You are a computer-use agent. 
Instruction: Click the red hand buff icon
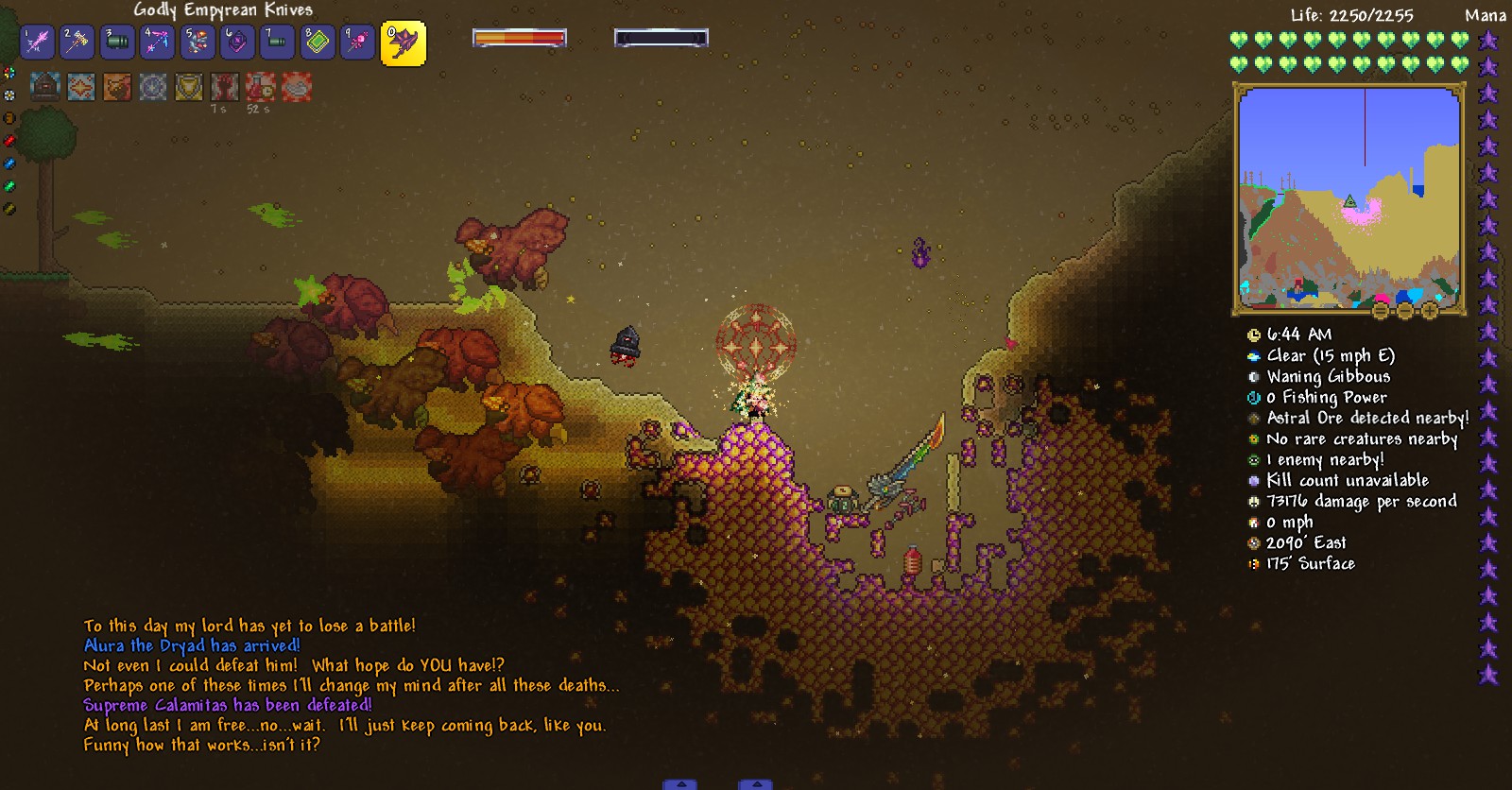pyautogui.click(x=225, y=88)
